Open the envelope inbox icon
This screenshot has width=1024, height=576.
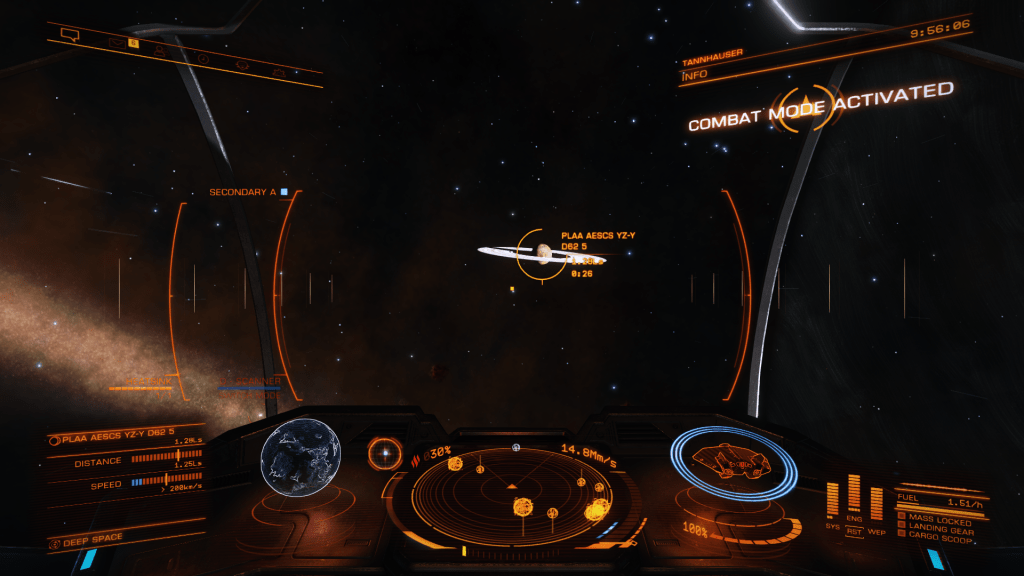(x=116, y=42)
